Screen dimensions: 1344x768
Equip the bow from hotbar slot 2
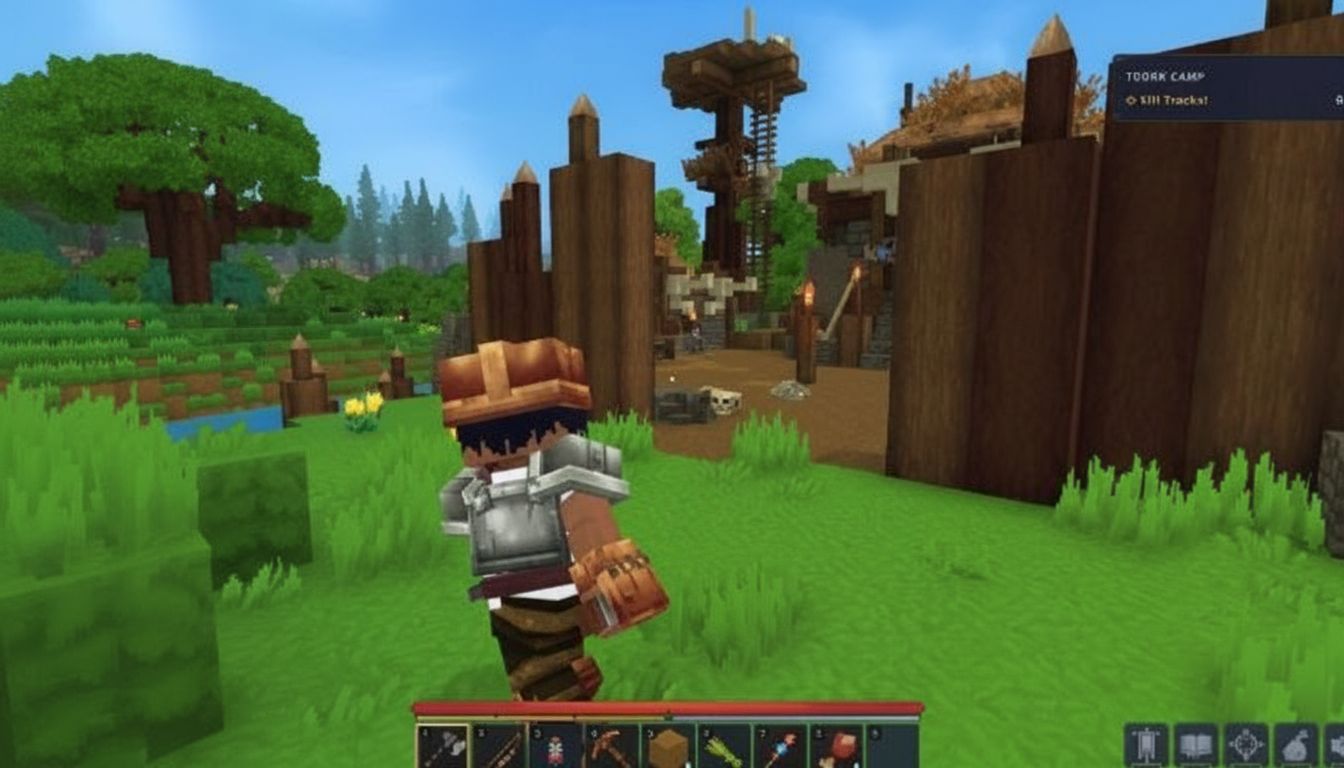click(499, 747)
